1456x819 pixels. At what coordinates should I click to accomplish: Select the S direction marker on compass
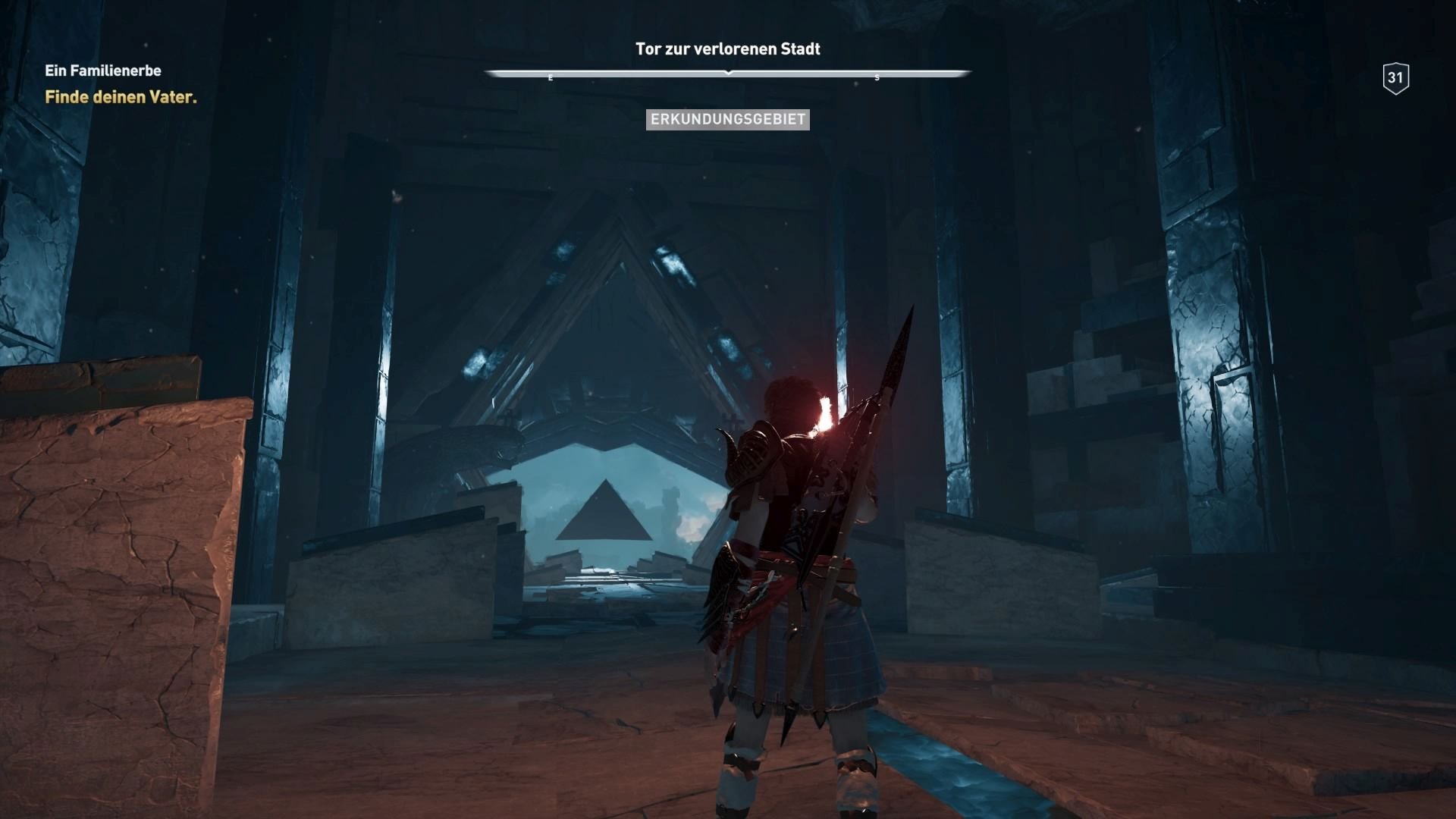(877, 77)
